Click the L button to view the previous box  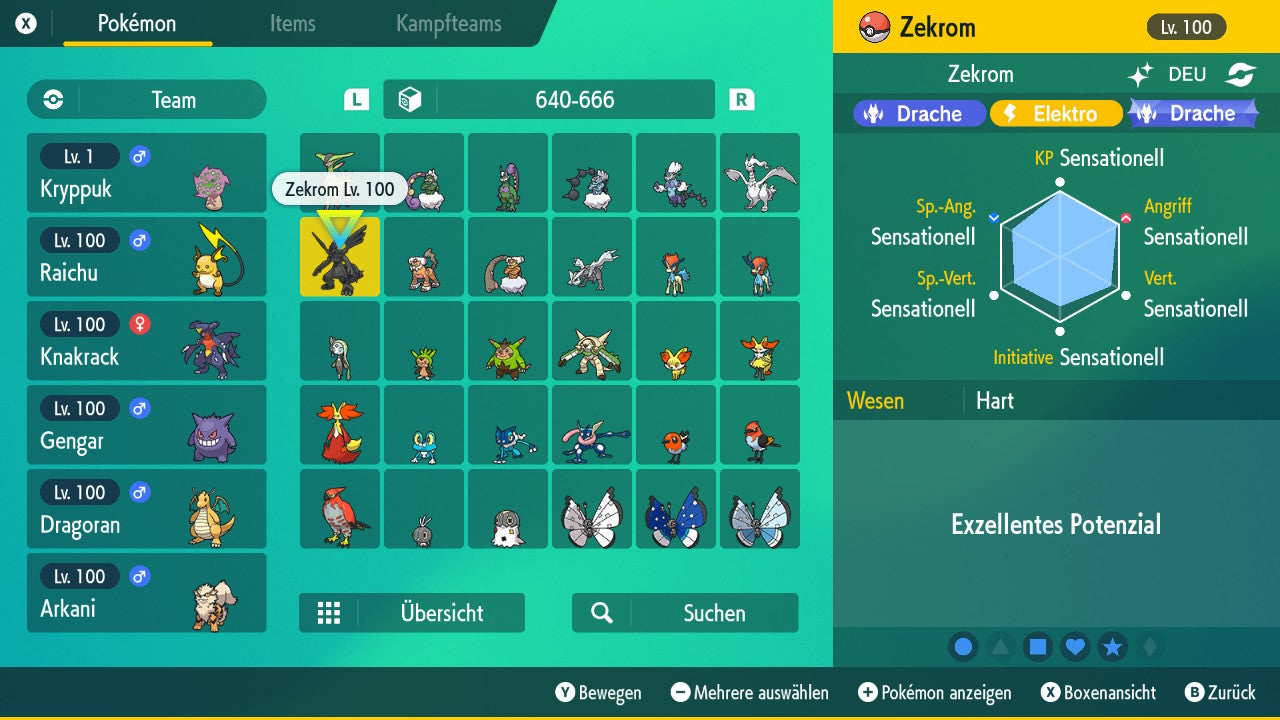pyautogui.click(x=355, y=99)
